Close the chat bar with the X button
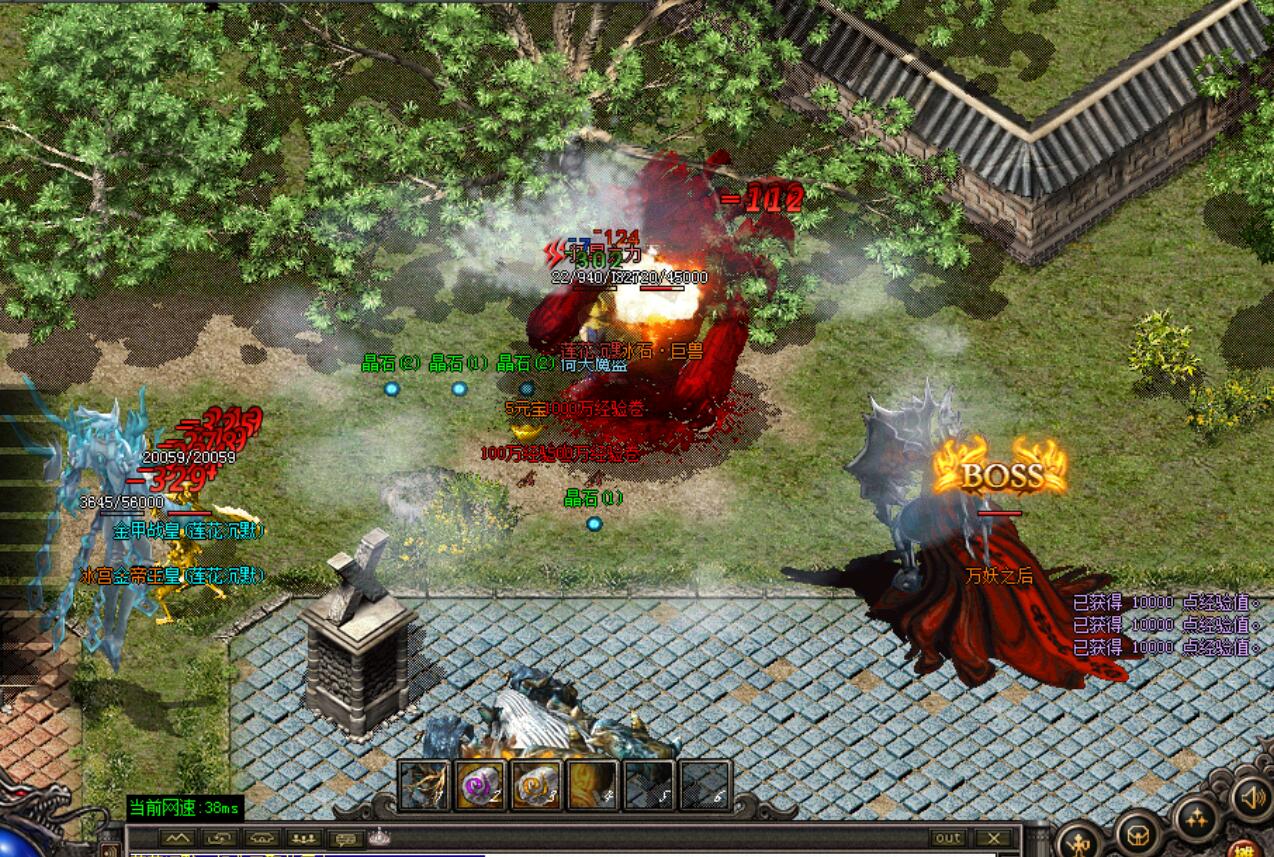Screen dimensions: 1274x857 pos(993,838)
